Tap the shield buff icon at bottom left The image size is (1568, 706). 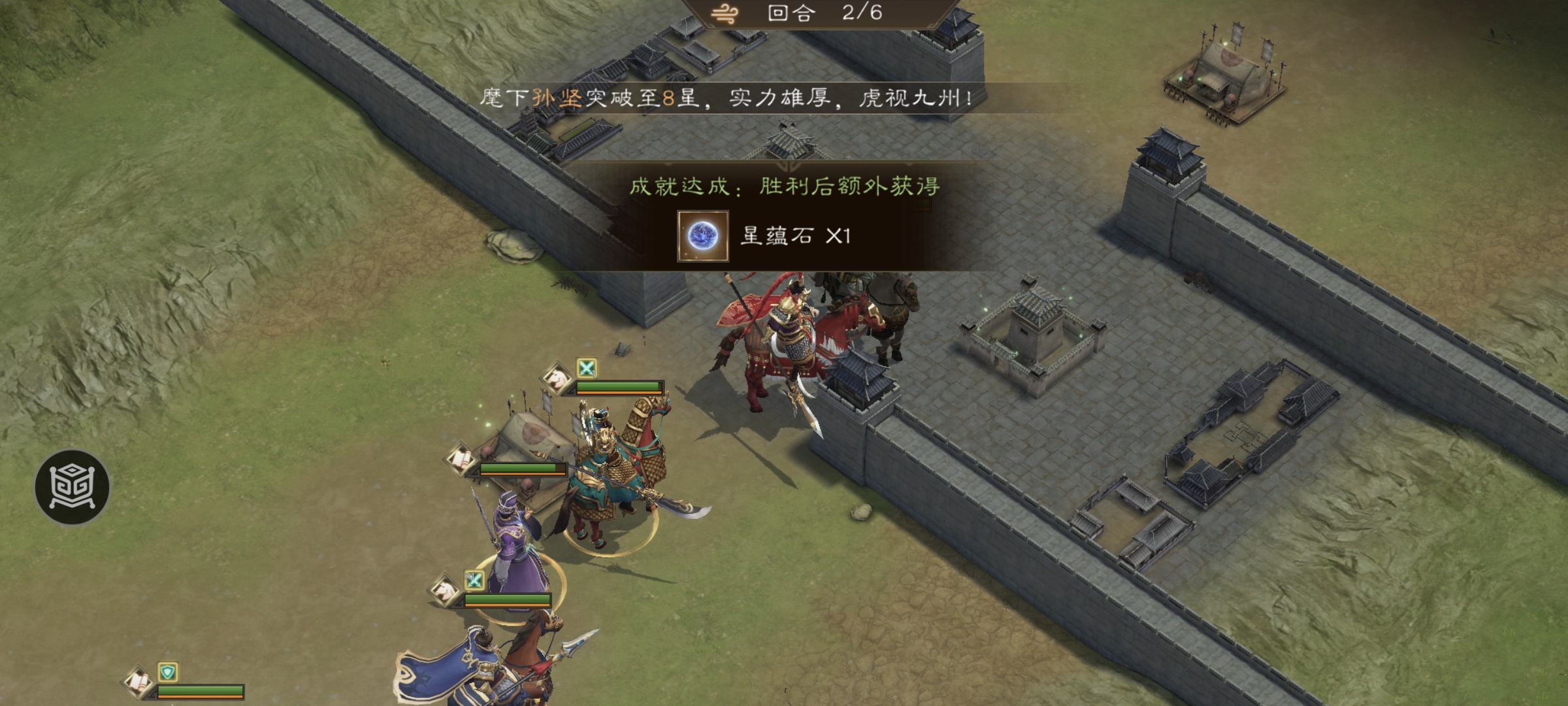point(168,673)
